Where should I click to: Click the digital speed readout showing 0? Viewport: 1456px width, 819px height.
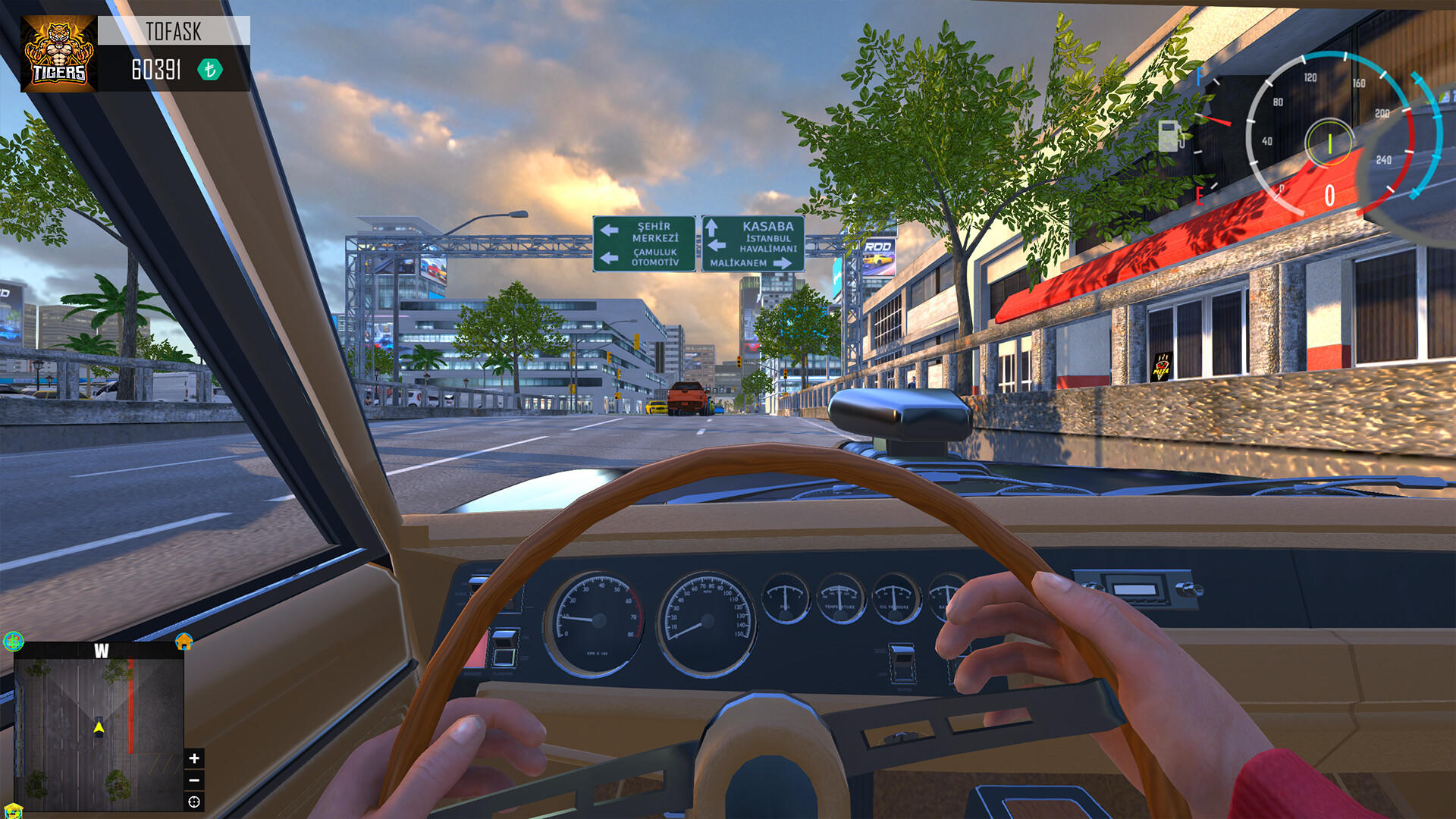pyautogui.click(x=1330, y=193)
